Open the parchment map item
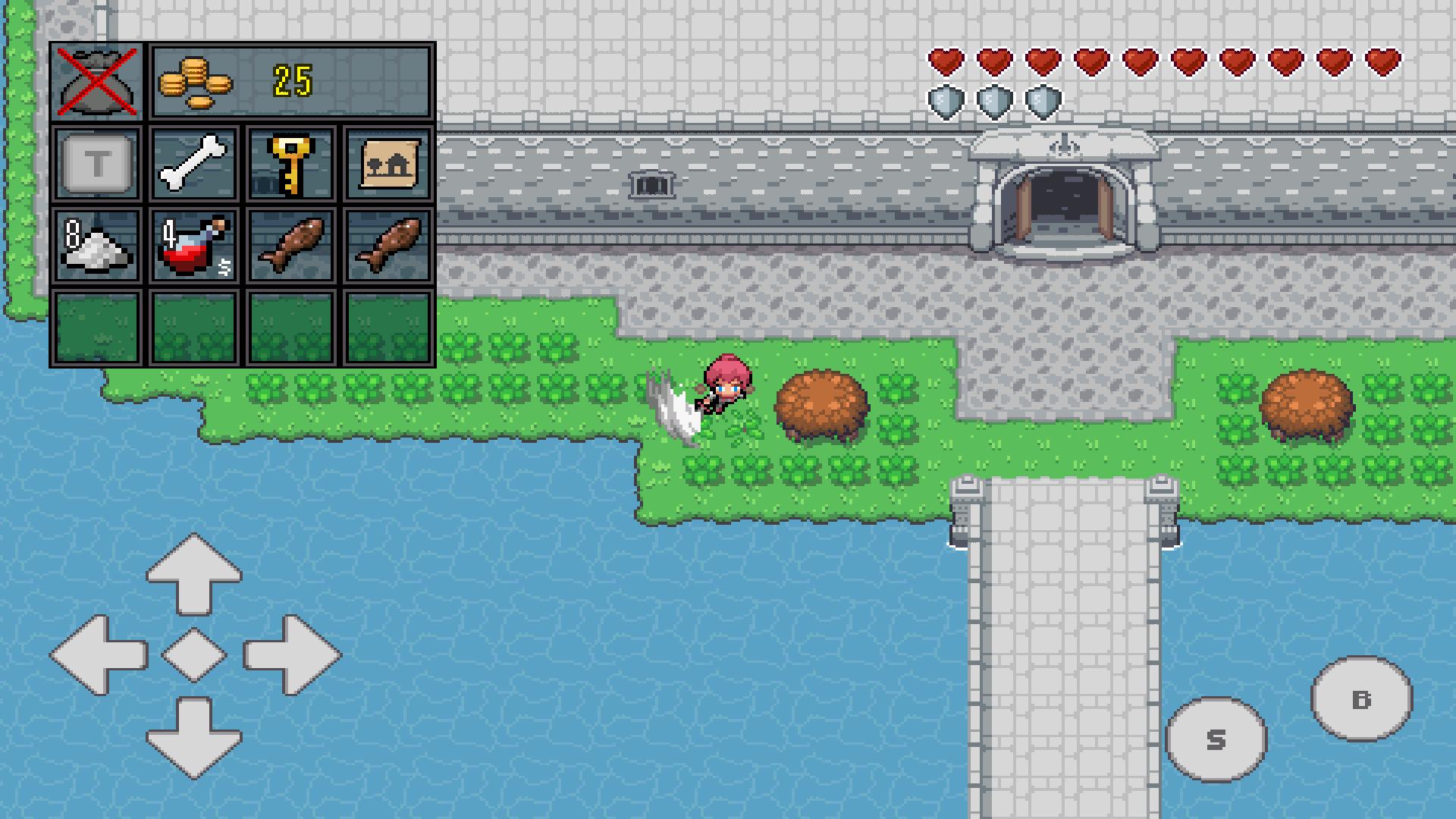 pyautogui.click(x=388, y=164)
